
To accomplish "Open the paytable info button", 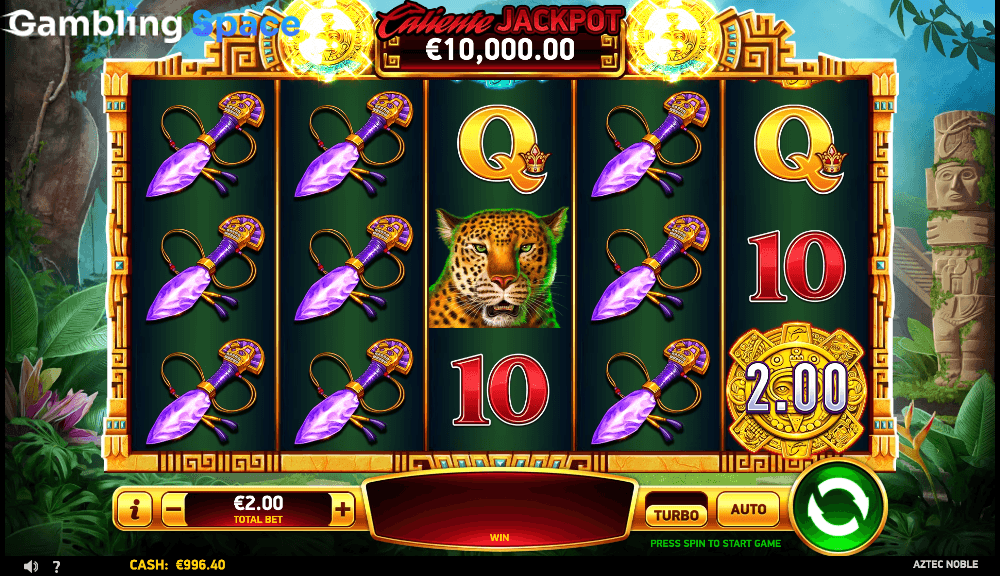I will [134, 509].
